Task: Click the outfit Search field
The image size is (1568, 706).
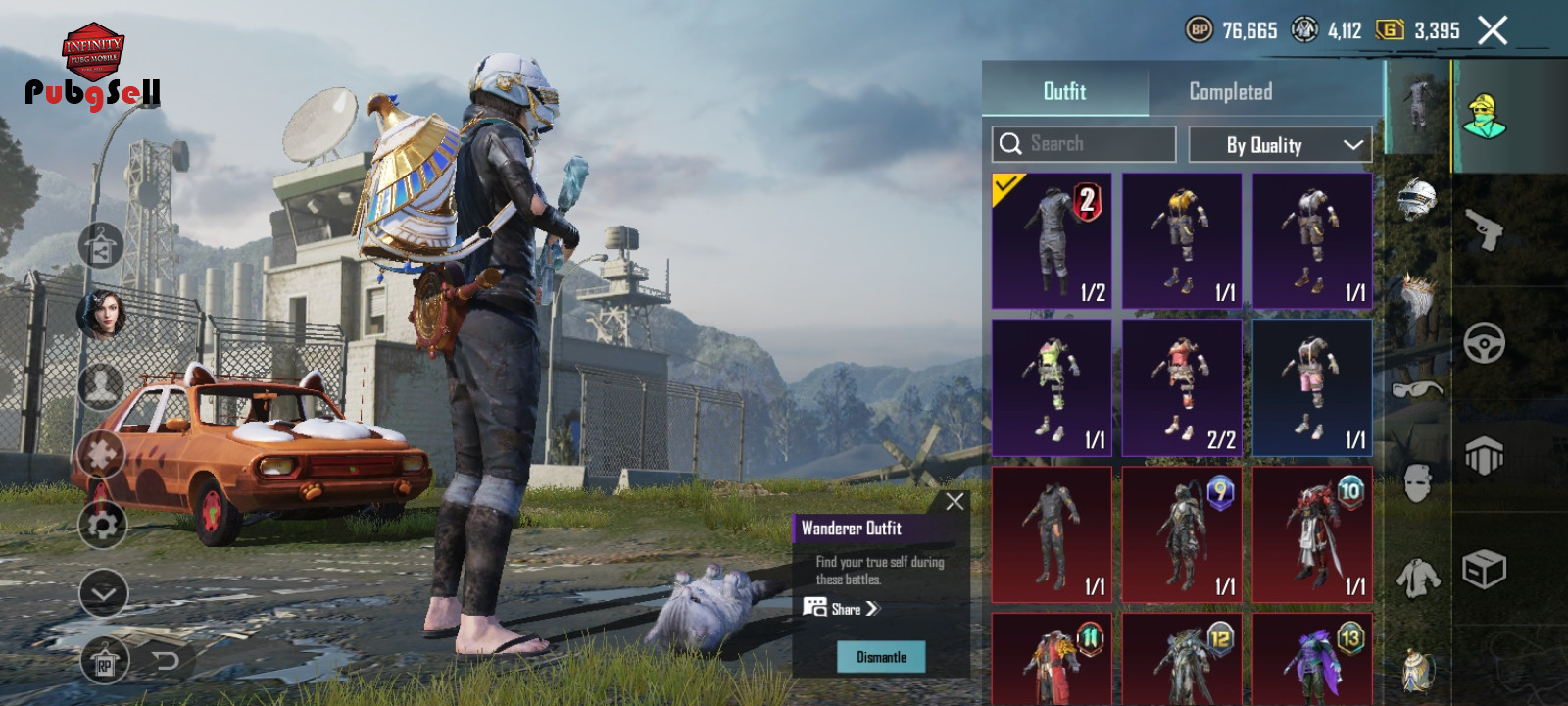Action: coord(1084,144)
